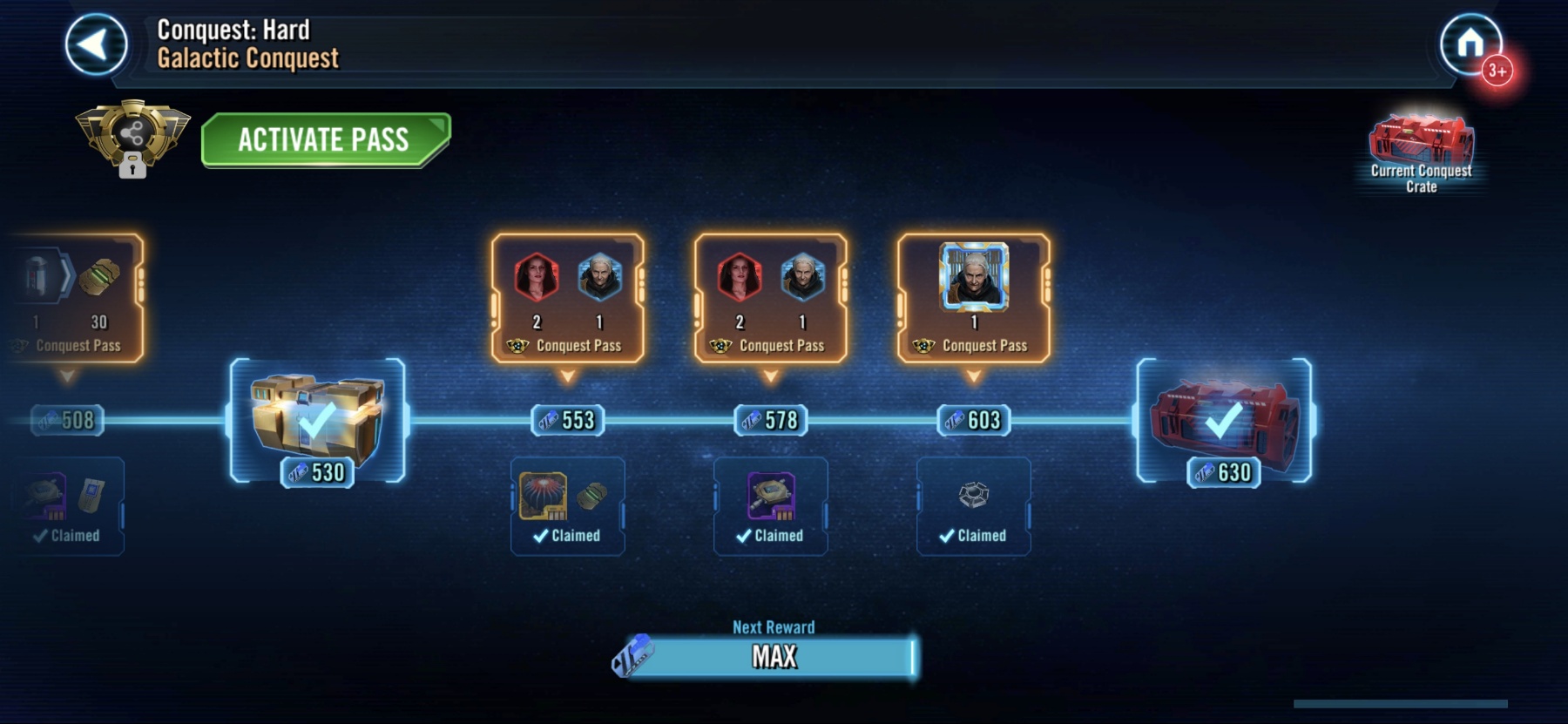Select the red crate at 630

click(1224, 420)
